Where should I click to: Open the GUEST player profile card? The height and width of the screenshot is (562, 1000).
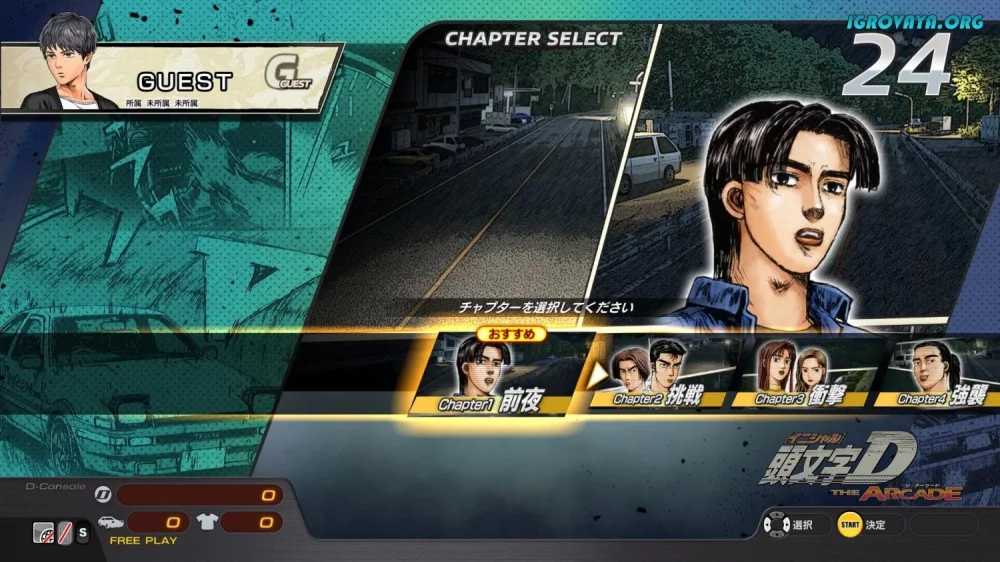pyautogui.click(x=170, y=79)
